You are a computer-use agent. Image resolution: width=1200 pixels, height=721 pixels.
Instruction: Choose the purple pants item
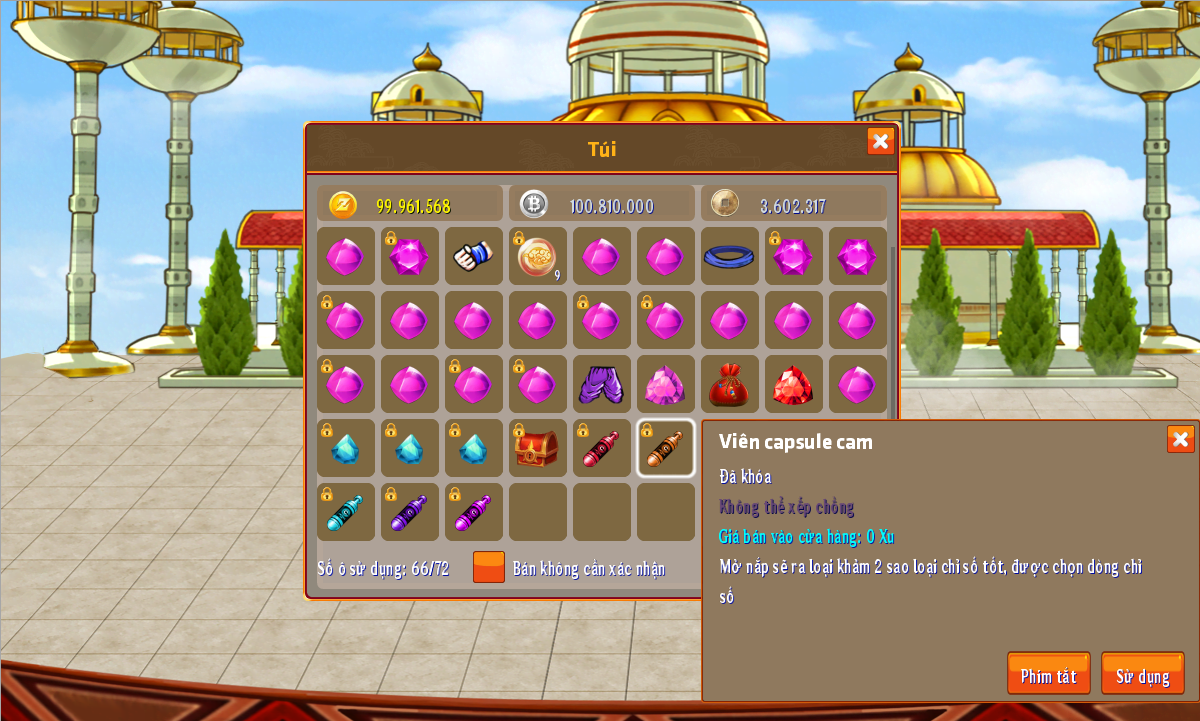click(602, 384)
